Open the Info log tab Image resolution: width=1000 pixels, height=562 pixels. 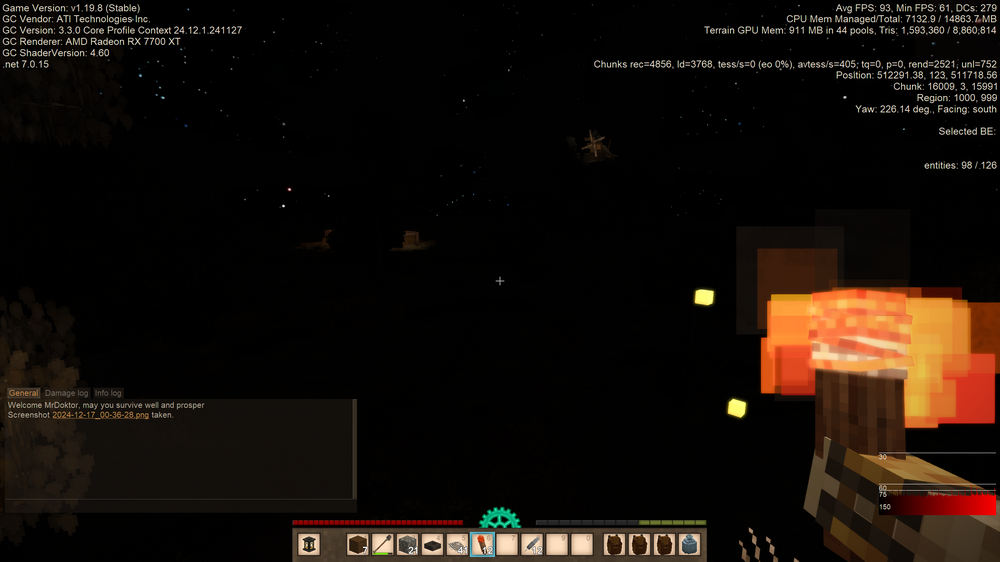coord(108,393)
